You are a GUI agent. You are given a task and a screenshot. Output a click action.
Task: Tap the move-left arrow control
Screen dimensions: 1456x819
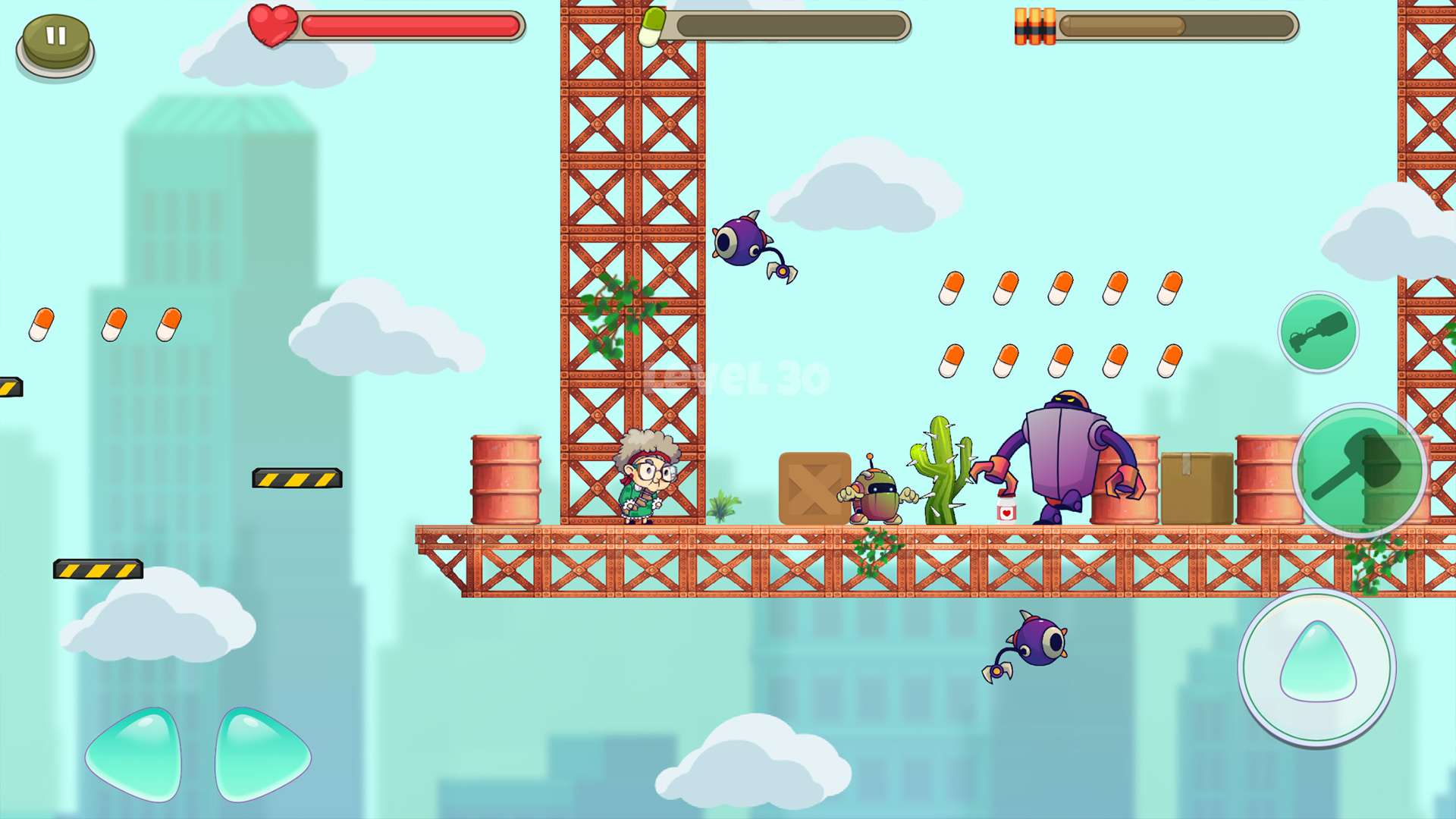point(136,755)
